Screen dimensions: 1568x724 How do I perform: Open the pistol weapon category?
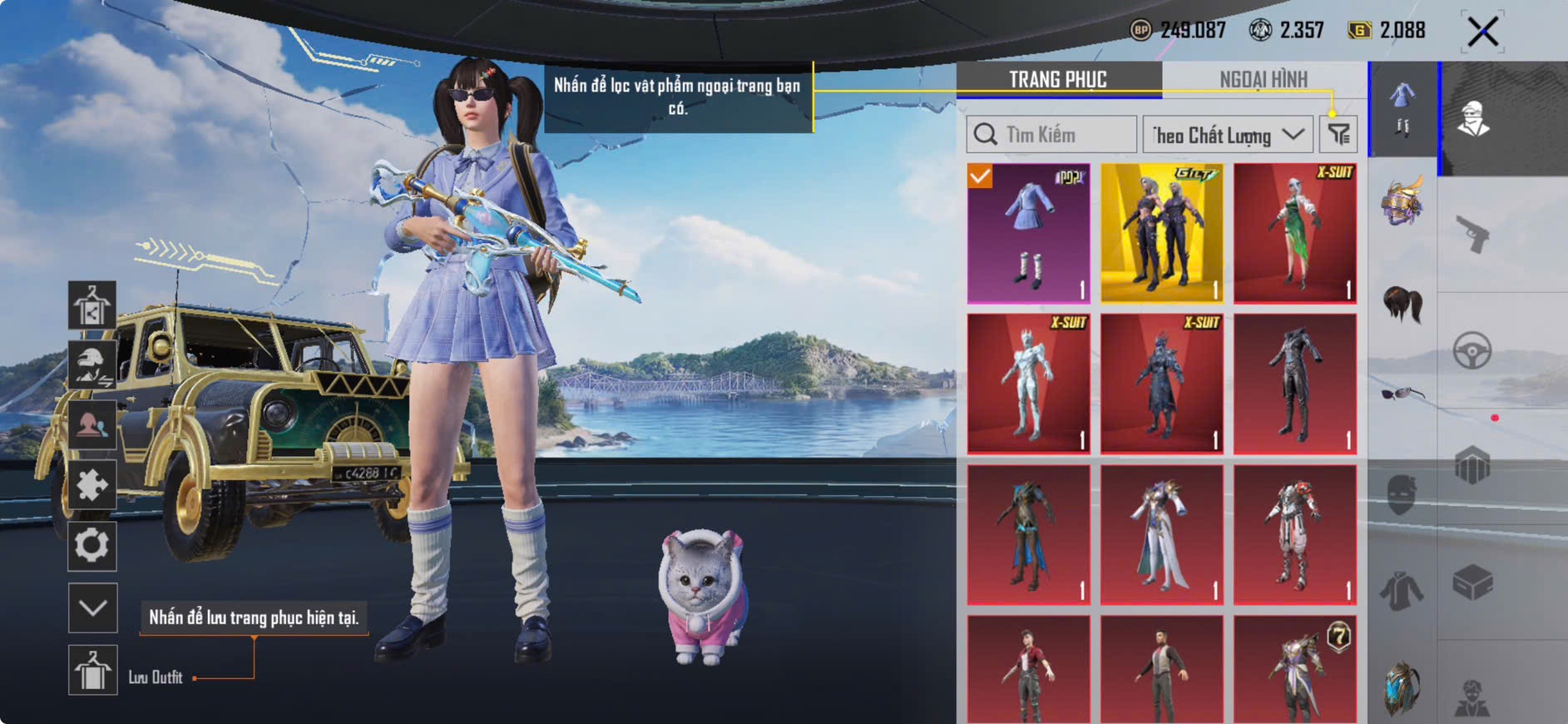[1472, 234]
